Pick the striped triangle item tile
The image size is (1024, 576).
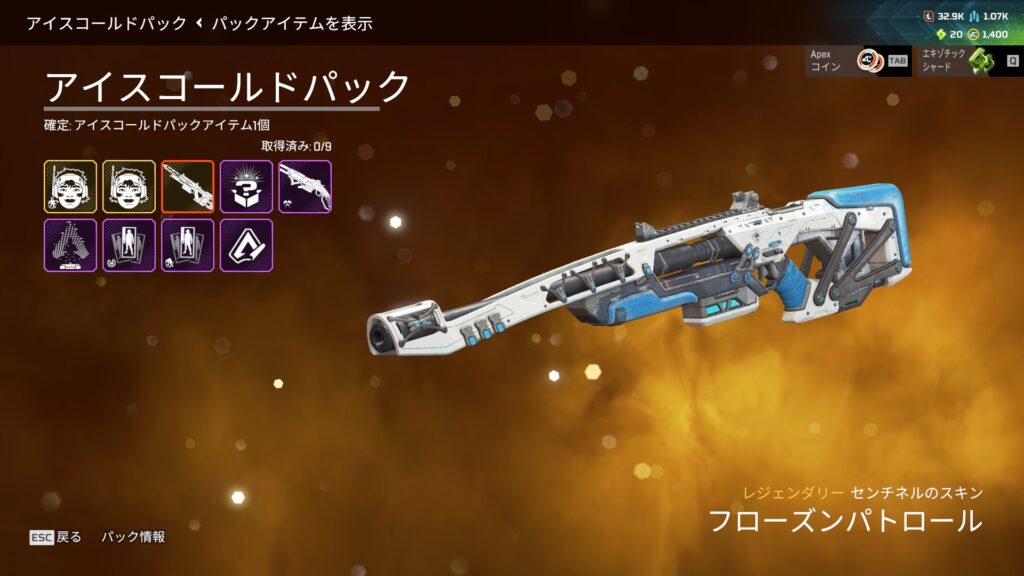click(70, 245)
